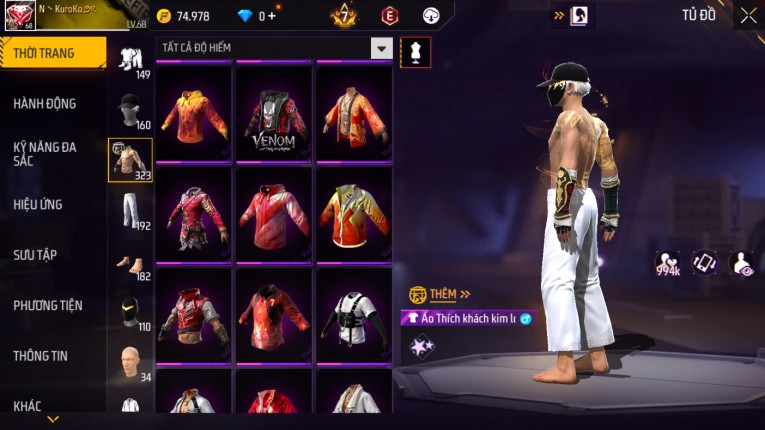Select the cap headwear subcategory
This screenshot has width=765, height=430.
(130, 108)
